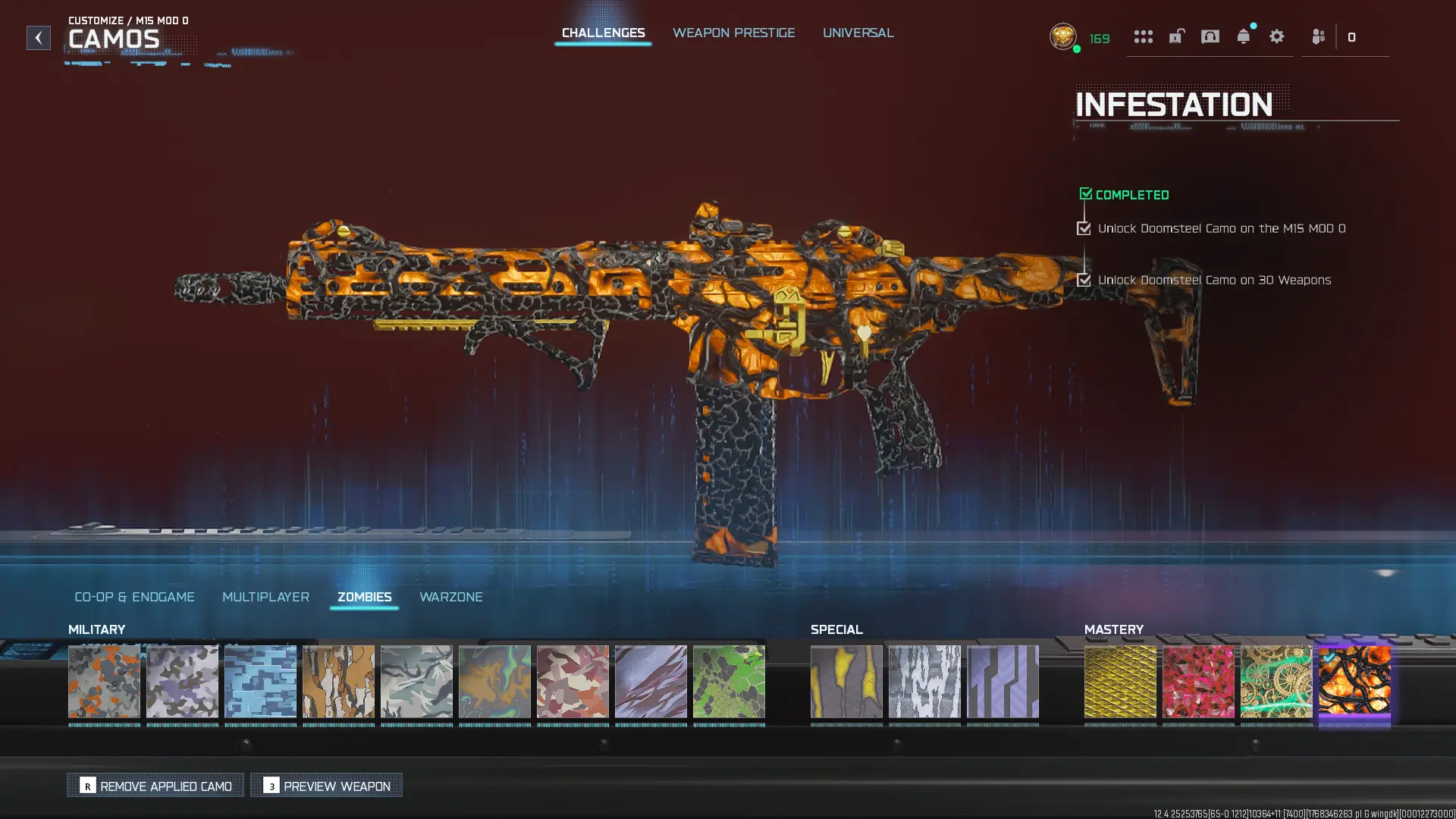Select the UNIVERSAL tab
This screenshot has height=819, width=1456.
[858, 33]
